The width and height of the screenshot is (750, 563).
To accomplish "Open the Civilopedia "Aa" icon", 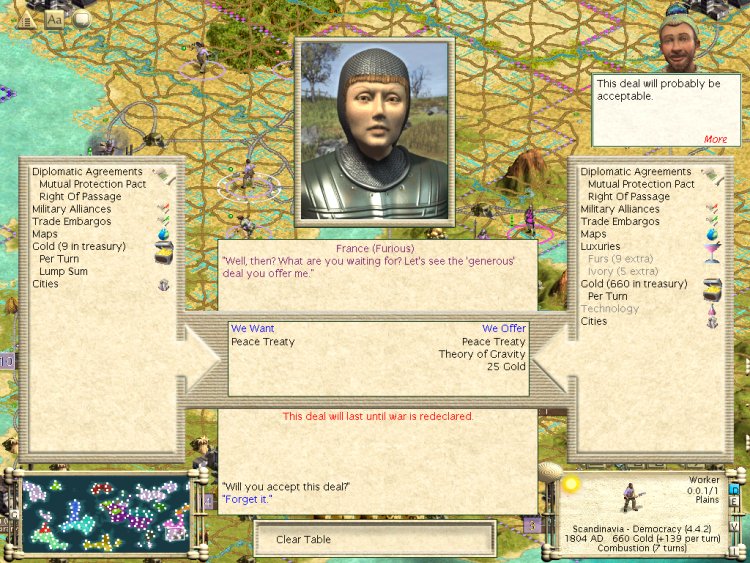I will tap(55, 18).
